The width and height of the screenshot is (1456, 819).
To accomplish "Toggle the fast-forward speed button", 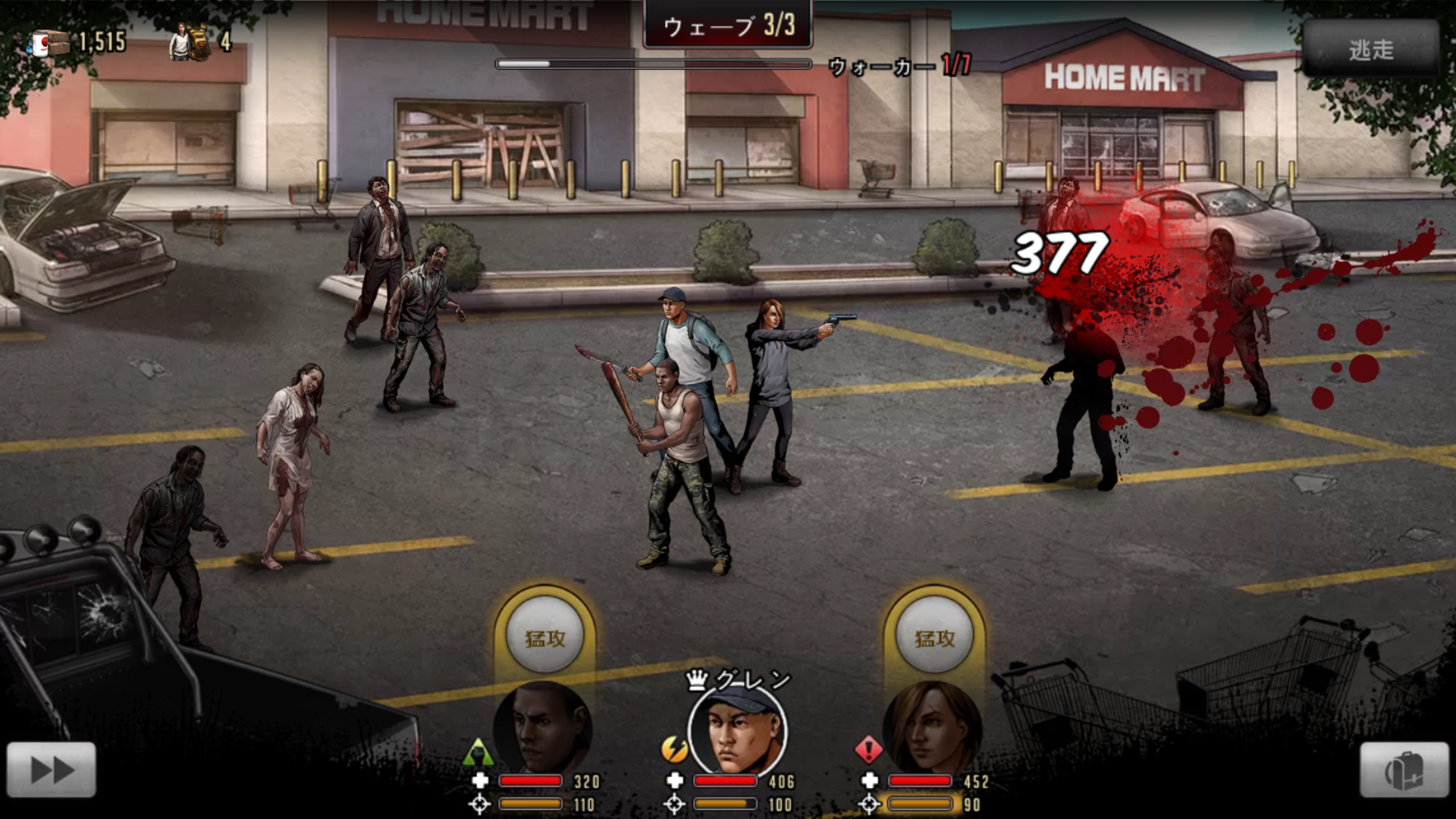I will point(52,770).
